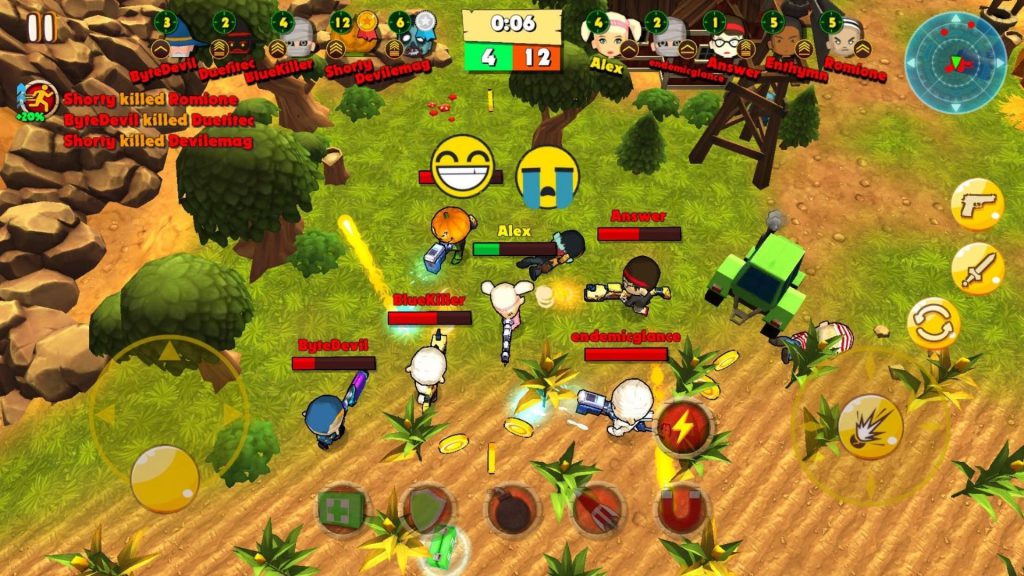This screenshot has height=576, width=1024.
Task: Pause the game with the pause button
Action: pyautogui.click(x=41, y=27)
